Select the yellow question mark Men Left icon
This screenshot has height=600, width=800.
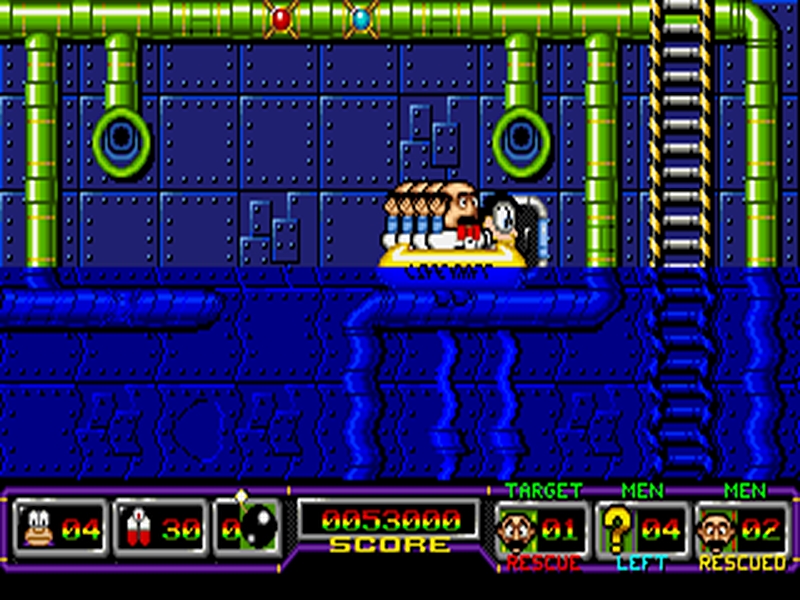pos(617,529)
